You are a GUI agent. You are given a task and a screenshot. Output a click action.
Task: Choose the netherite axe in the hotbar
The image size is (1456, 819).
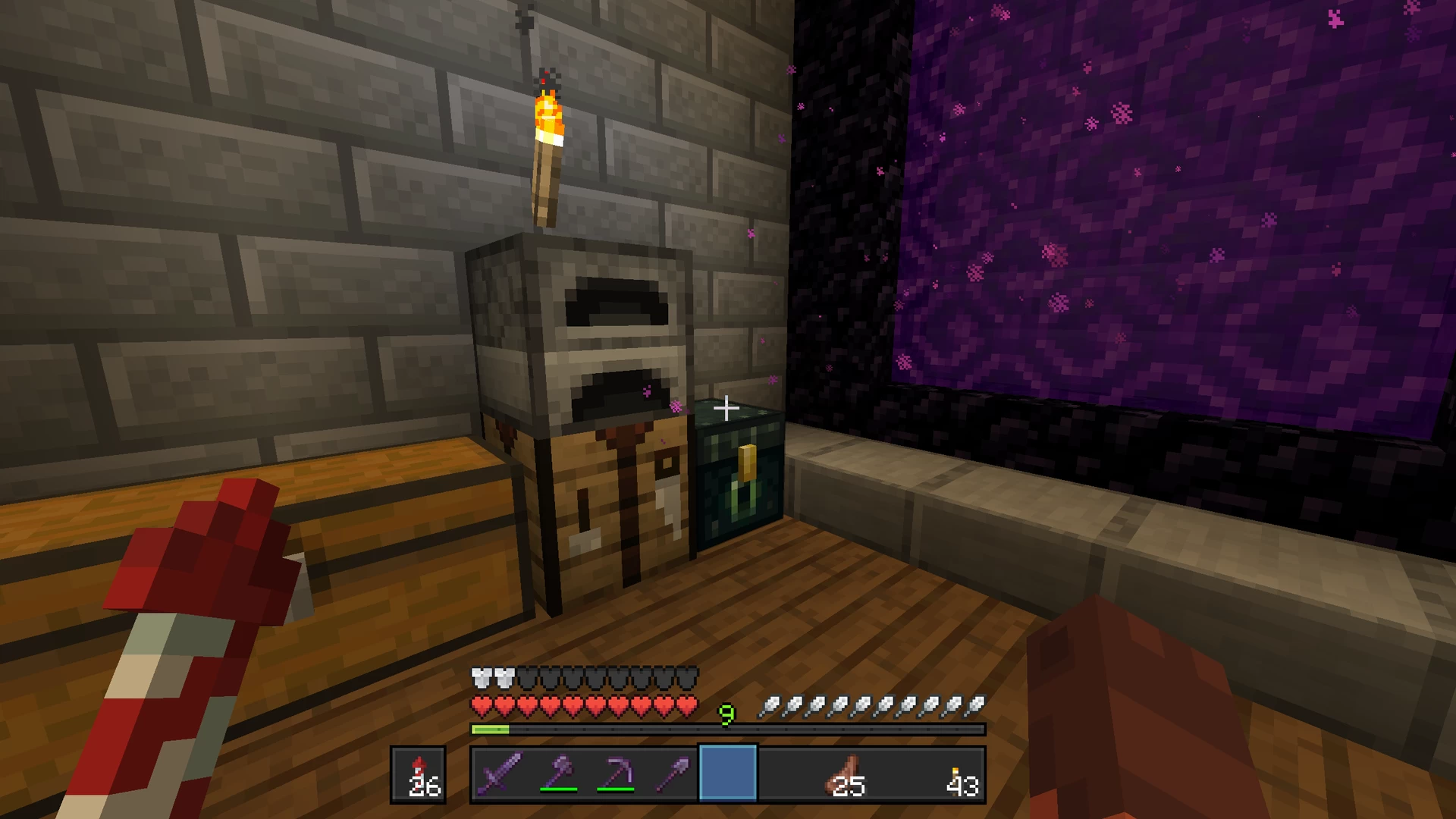tap(557, 773)
